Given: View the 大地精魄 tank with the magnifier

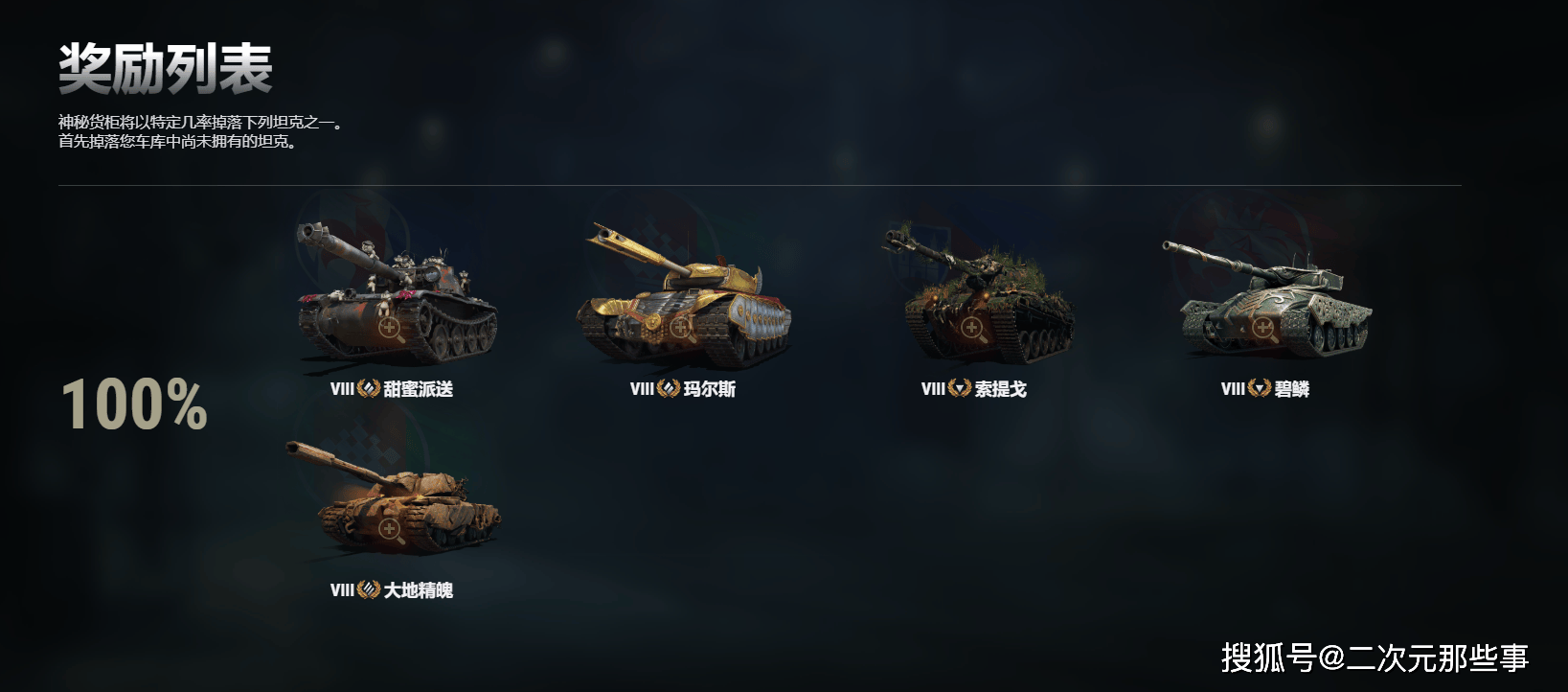Looking at the screenshot, I should pyautogui.click(x=389, y=529).
